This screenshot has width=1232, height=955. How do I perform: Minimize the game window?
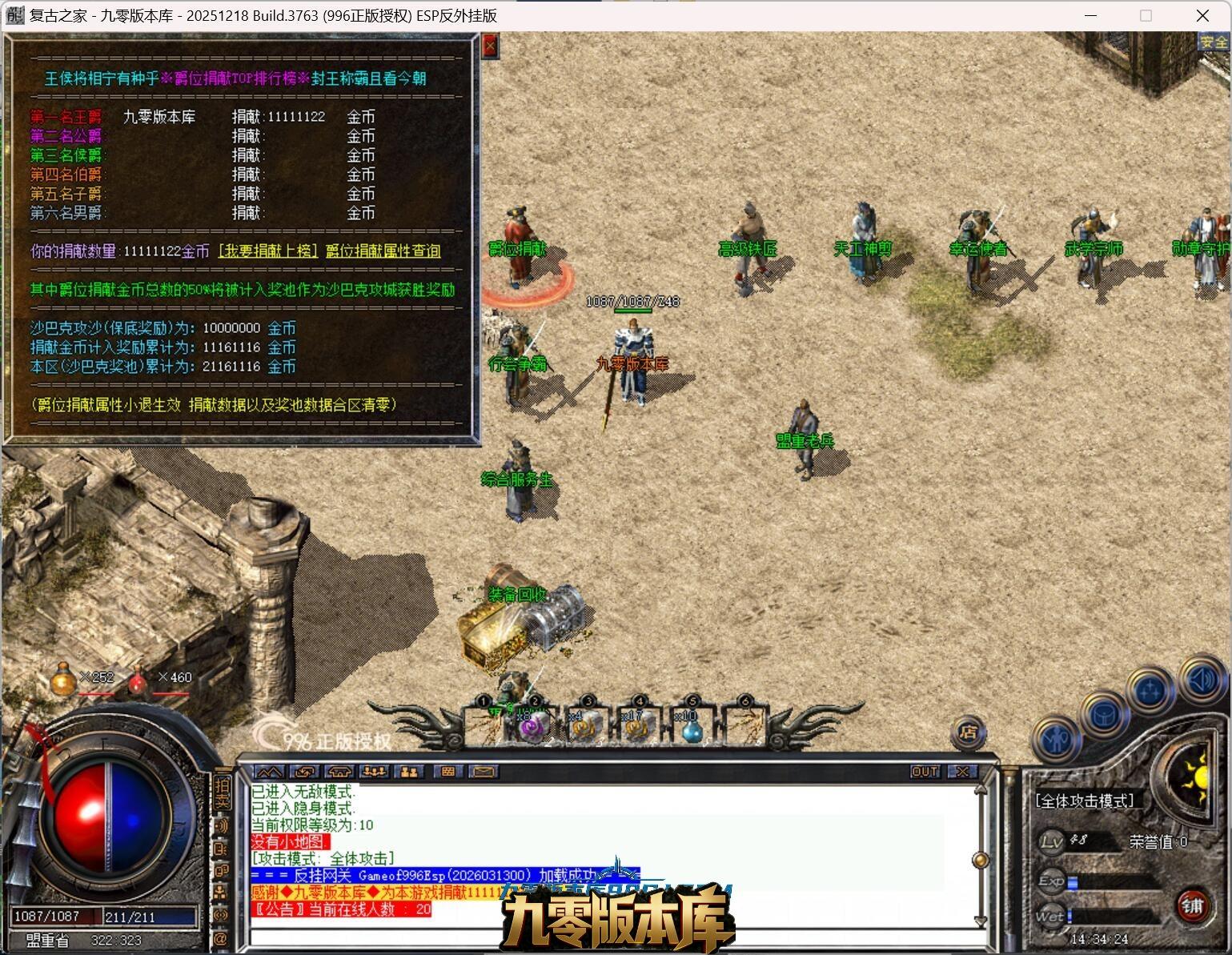(1090, 15)
